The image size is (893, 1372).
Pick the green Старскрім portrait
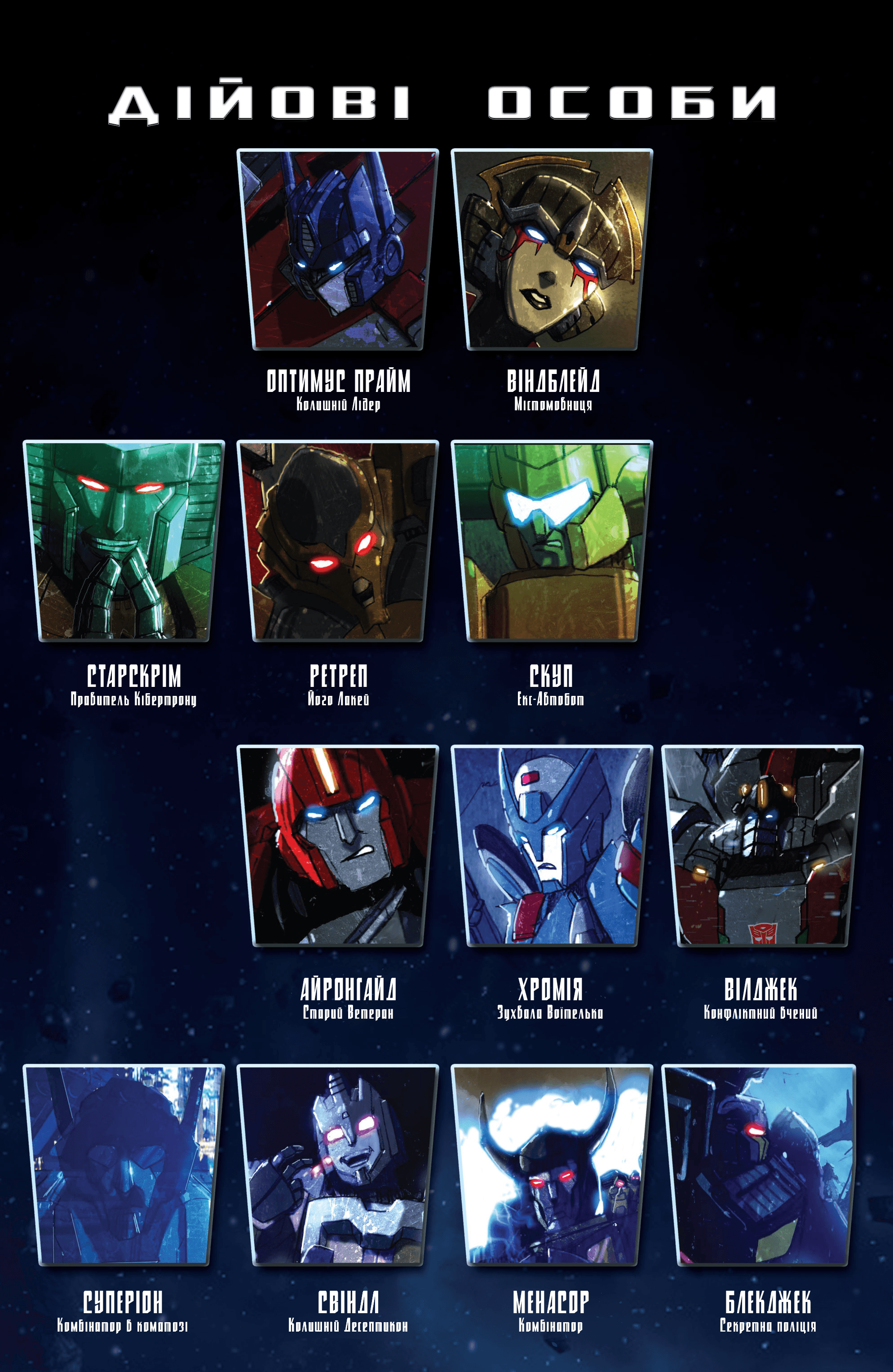coord(124,541)
